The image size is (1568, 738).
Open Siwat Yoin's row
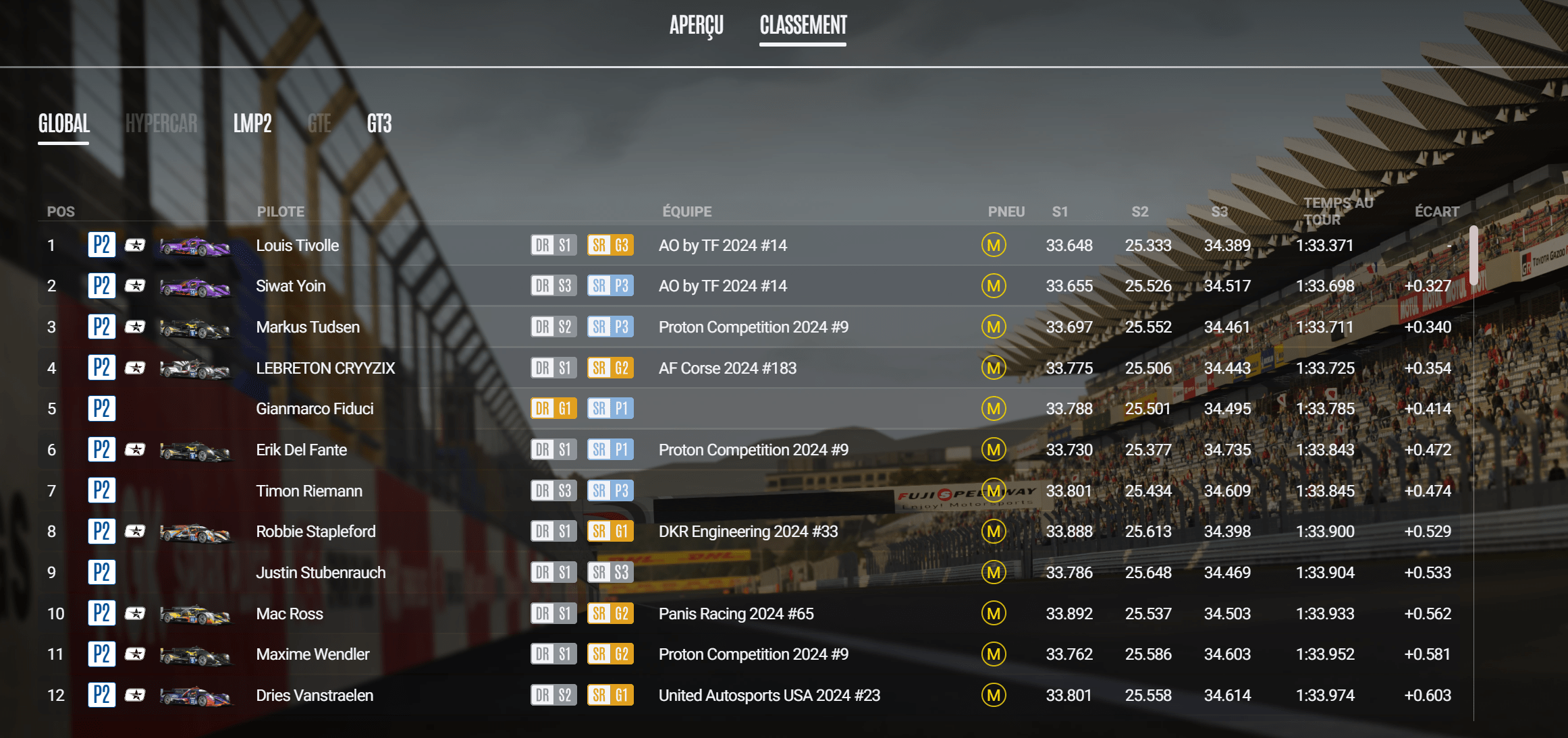[x=291, y=286]
